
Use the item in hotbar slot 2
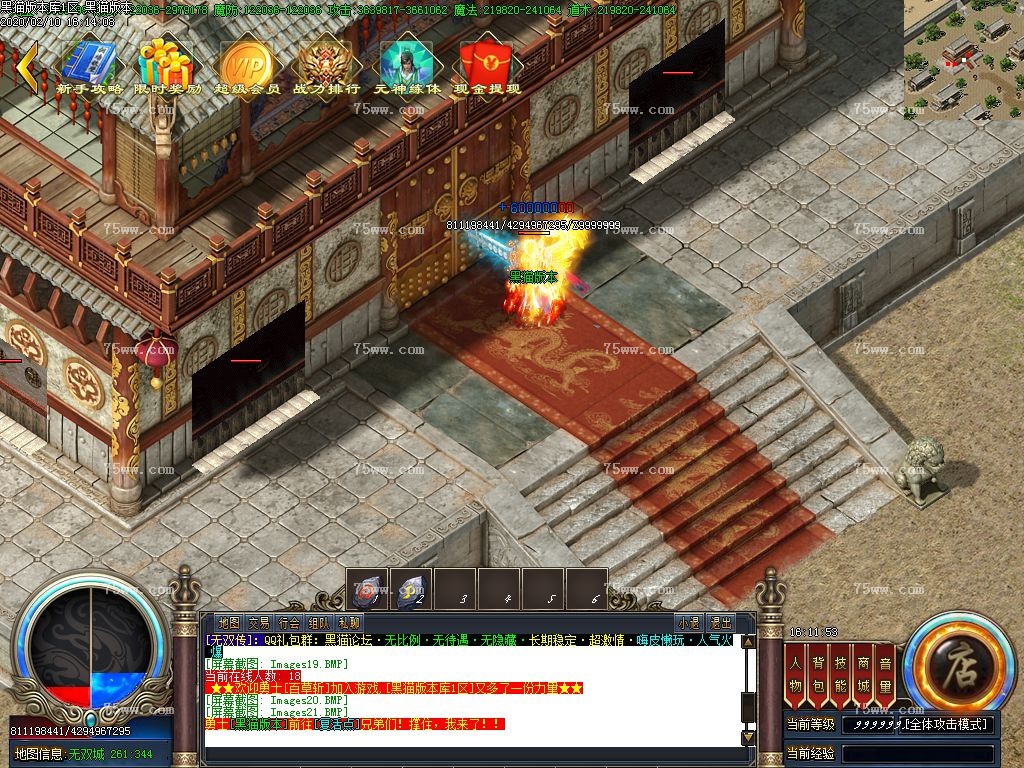411,590
